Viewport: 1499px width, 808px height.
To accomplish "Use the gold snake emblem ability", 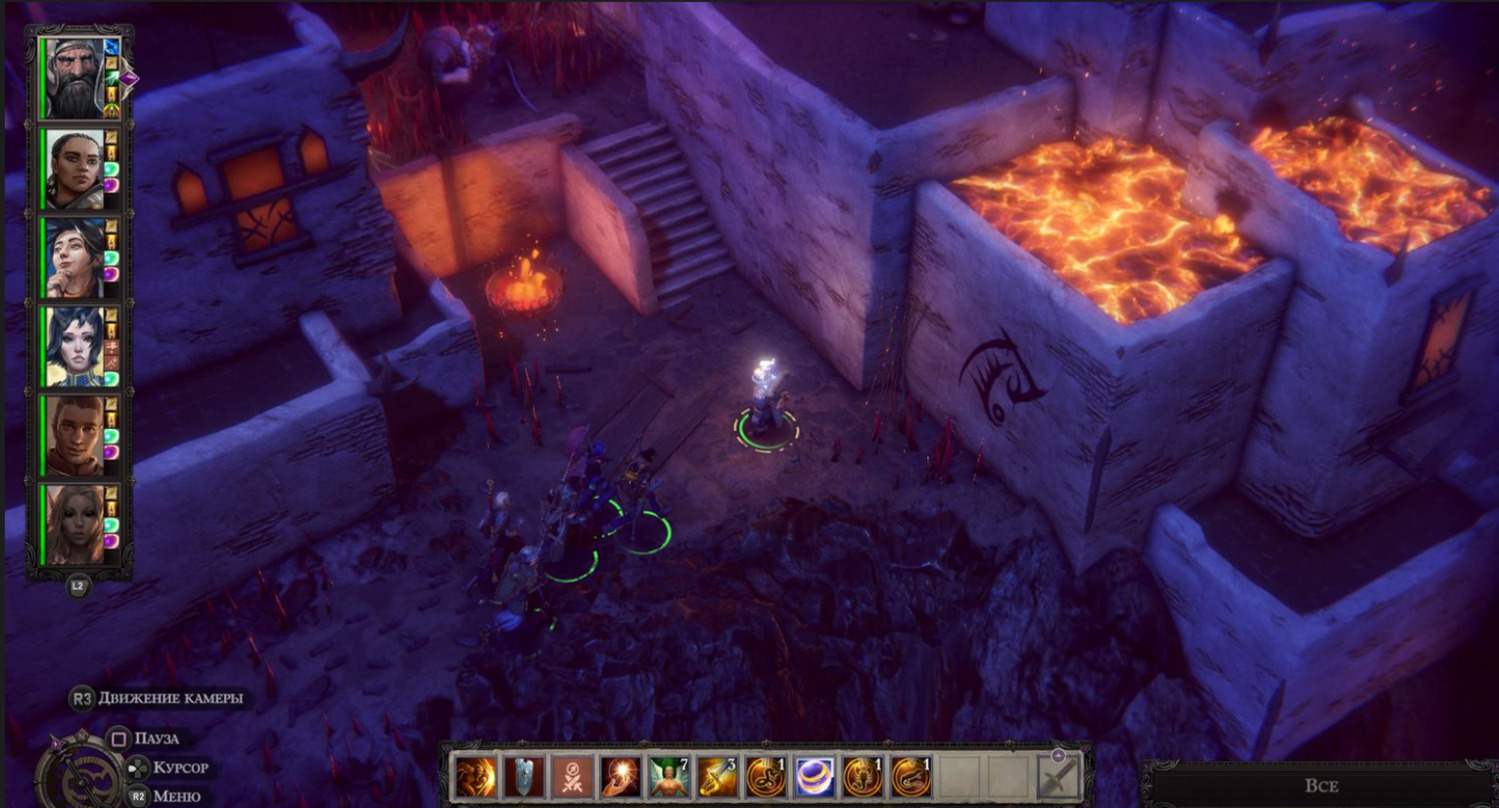I will point(765,776).
